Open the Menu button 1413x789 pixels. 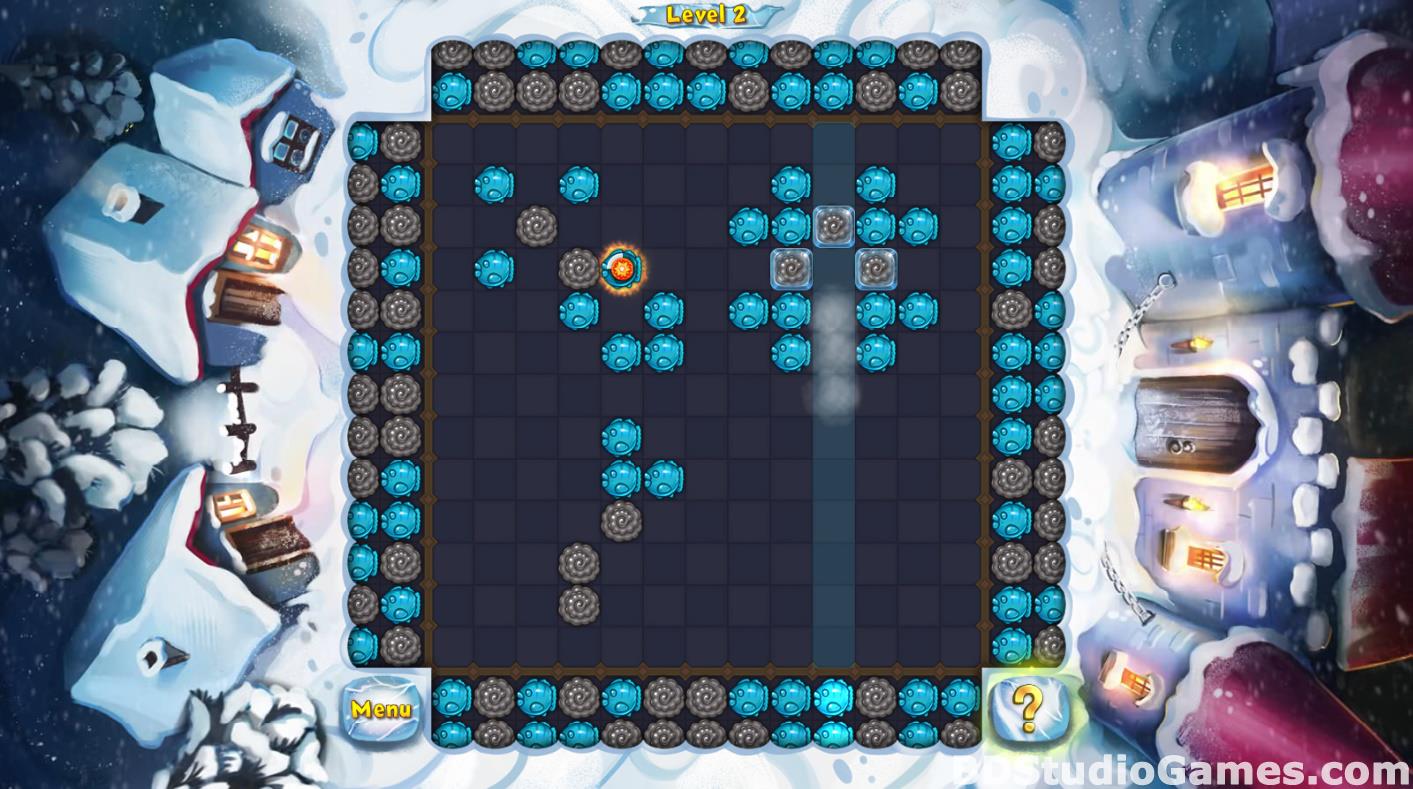[381, 709]
